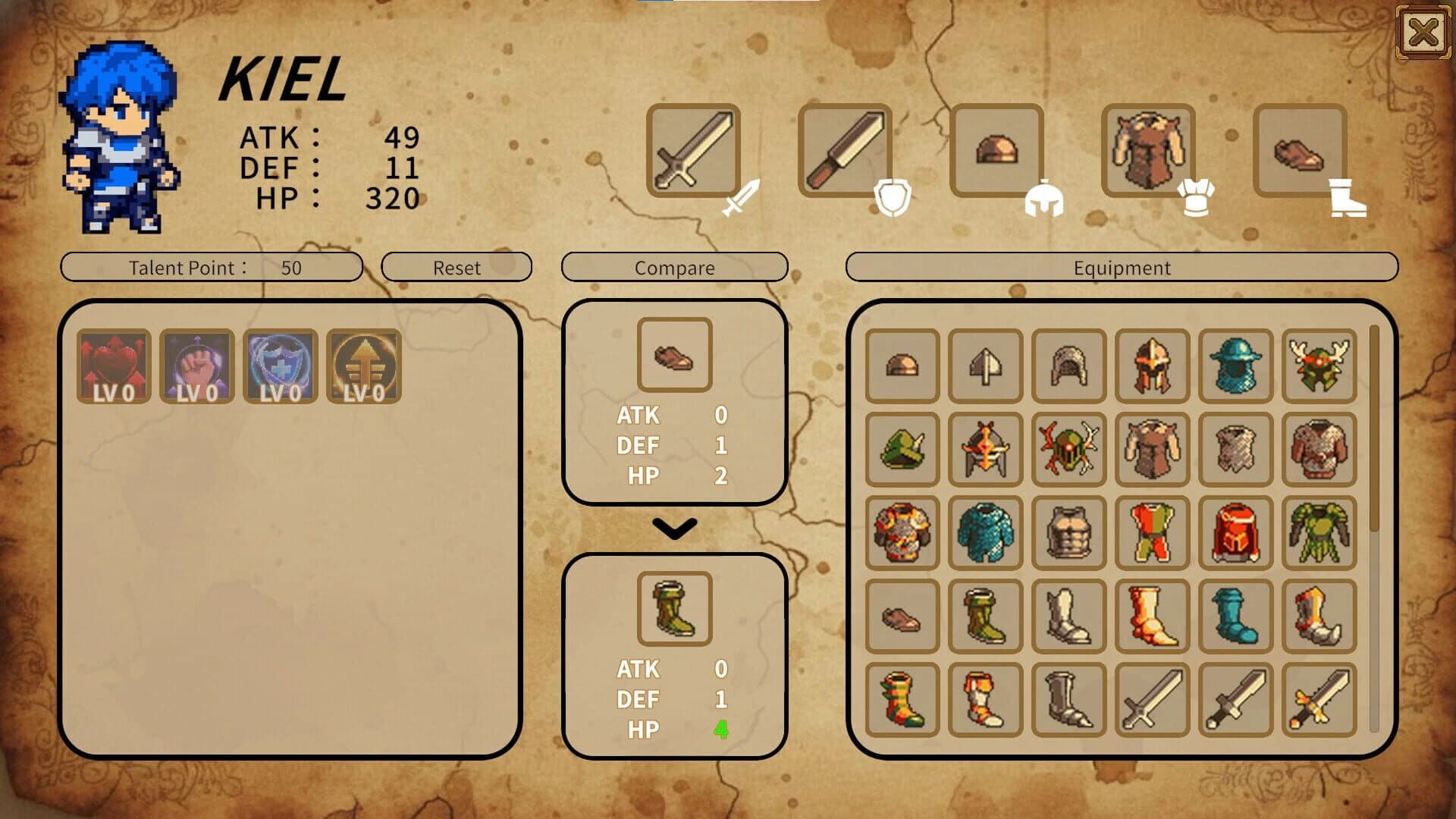1456x819 pixels.
Task: Click the Talent Point counter
Action: pos(213,268)
